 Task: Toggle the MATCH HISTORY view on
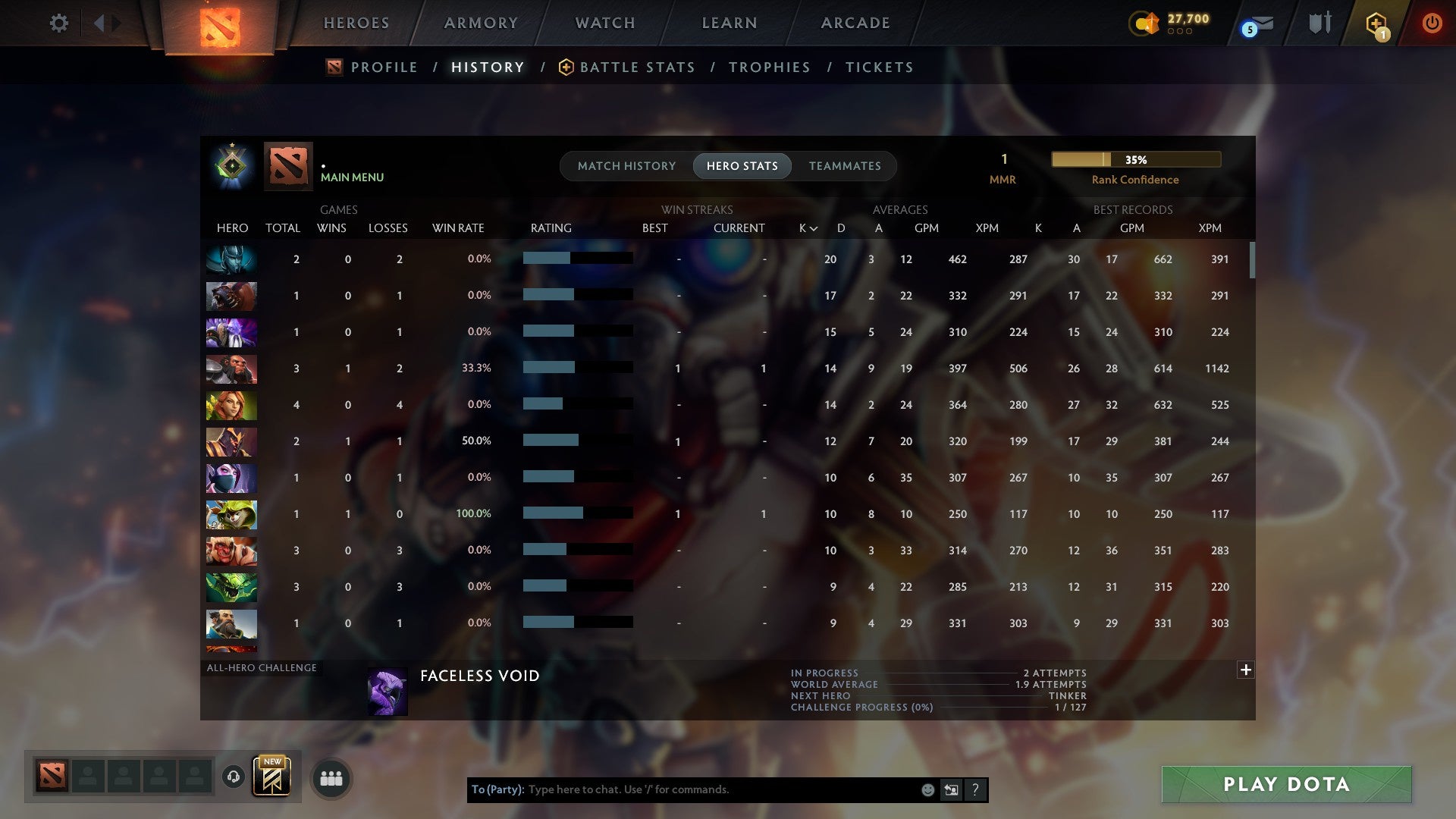click(626, 165)
